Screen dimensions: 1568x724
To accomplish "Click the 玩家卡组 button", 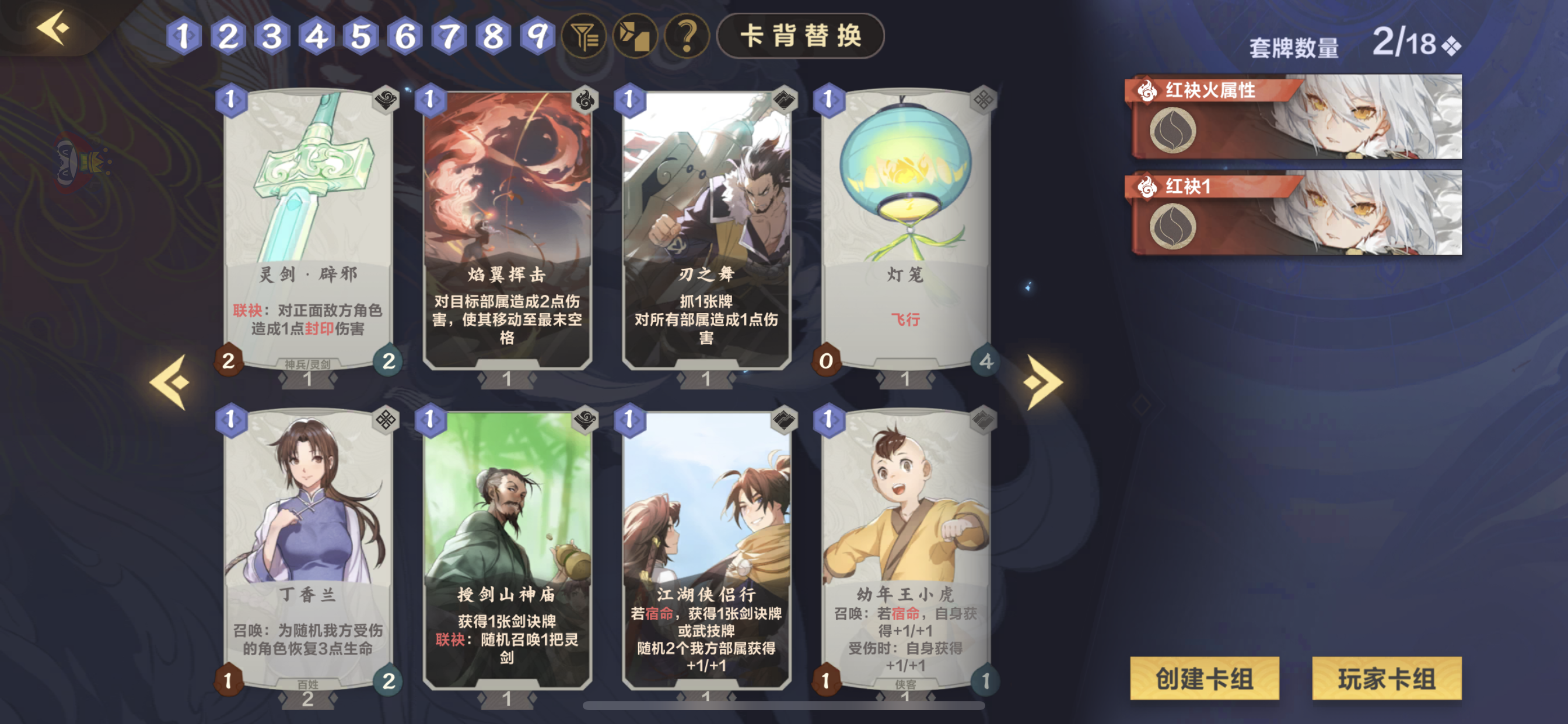I will click(1387, 679).
